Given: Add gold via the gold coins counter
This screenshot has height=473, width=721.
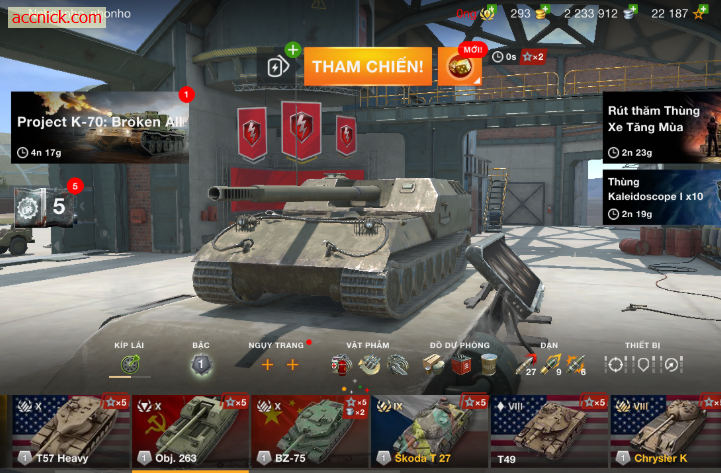Looking at the screenshot, I should click(528, 13).
